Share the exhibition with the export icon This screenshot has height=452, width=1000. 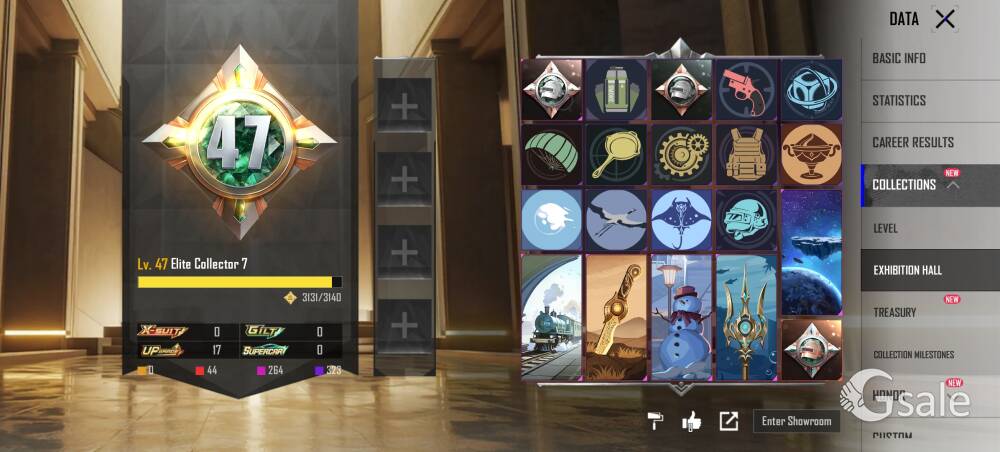click(728, 421)
